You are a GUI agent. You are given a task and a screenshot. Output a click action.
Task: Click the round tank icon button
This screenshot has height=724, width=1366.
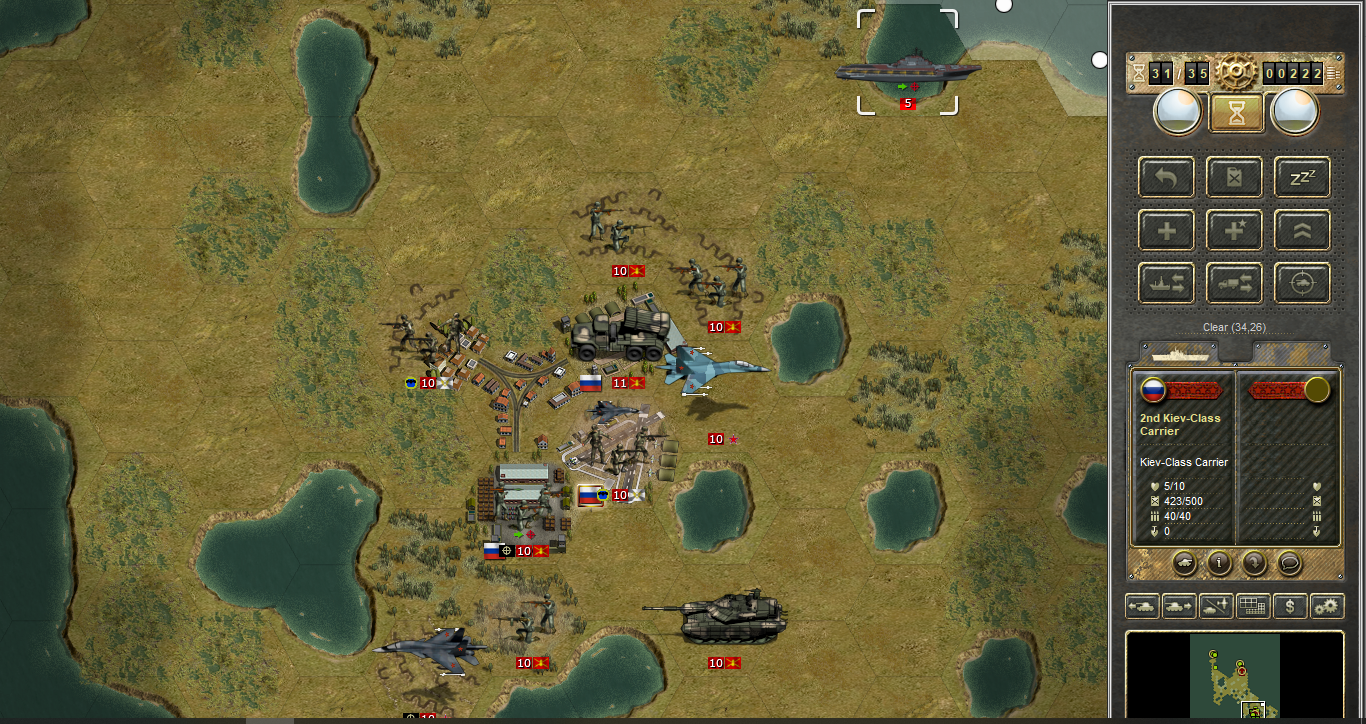click(x=1183, y=563)
